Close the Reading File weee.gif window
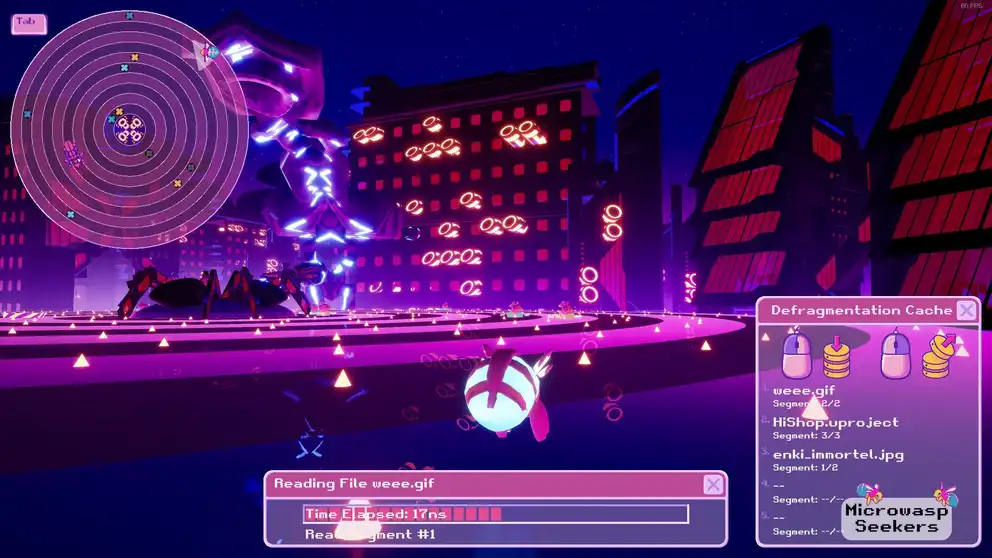The height and width of the screenshot is (558, 992). 713,485
